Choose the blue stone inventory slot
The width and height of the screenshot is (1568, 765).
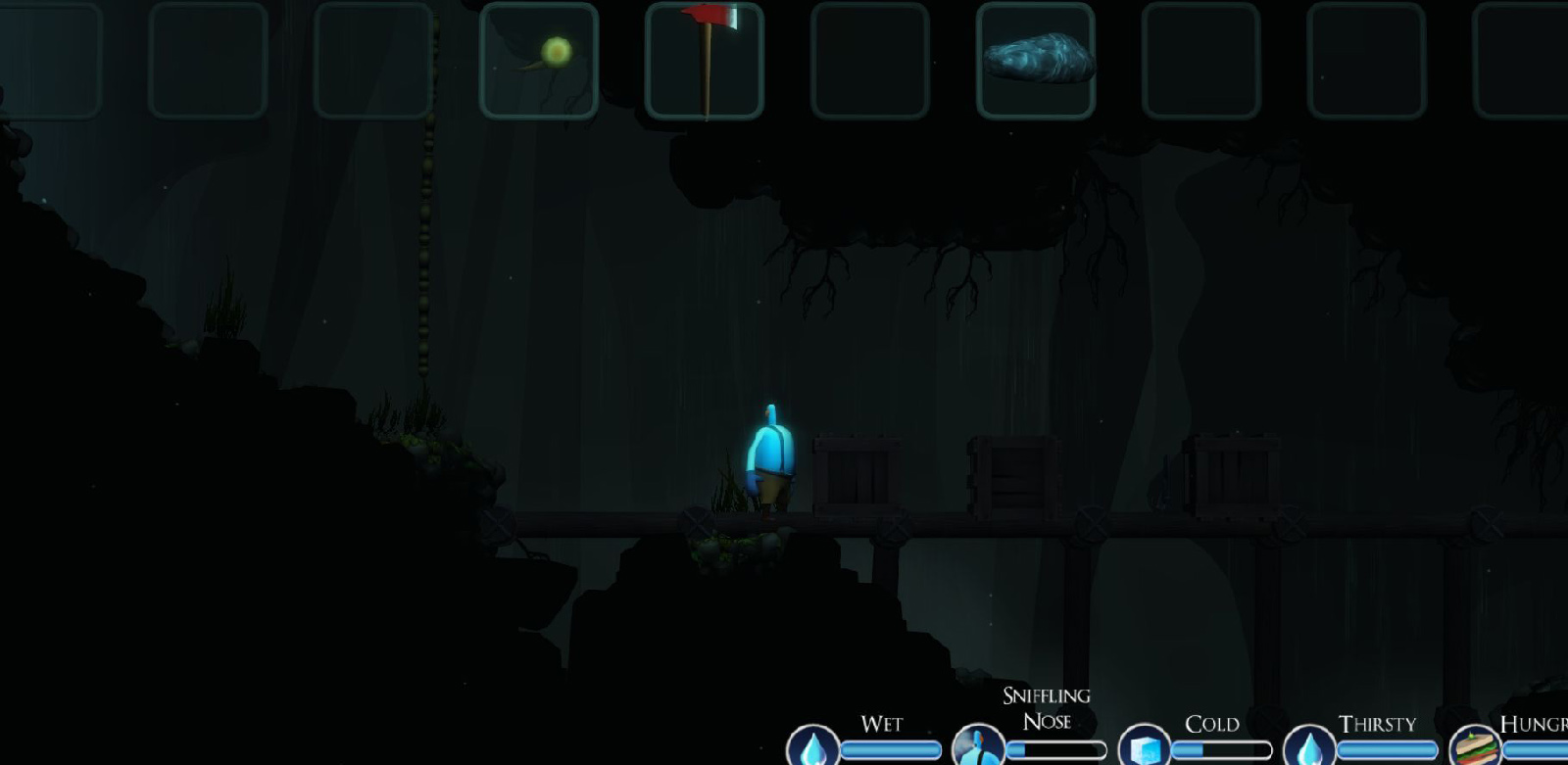(x=1036, y=61)
